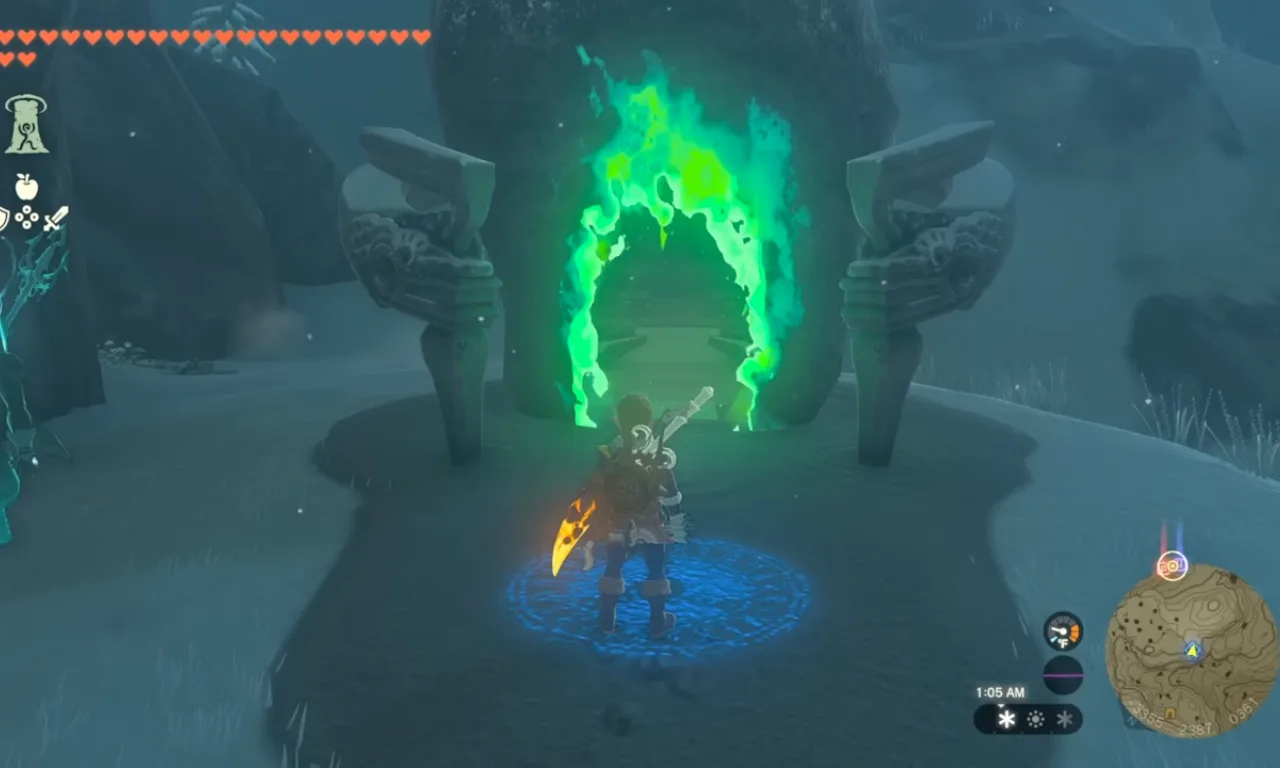Select the Ascend ability icon
1280x768 pixels.
26,124
